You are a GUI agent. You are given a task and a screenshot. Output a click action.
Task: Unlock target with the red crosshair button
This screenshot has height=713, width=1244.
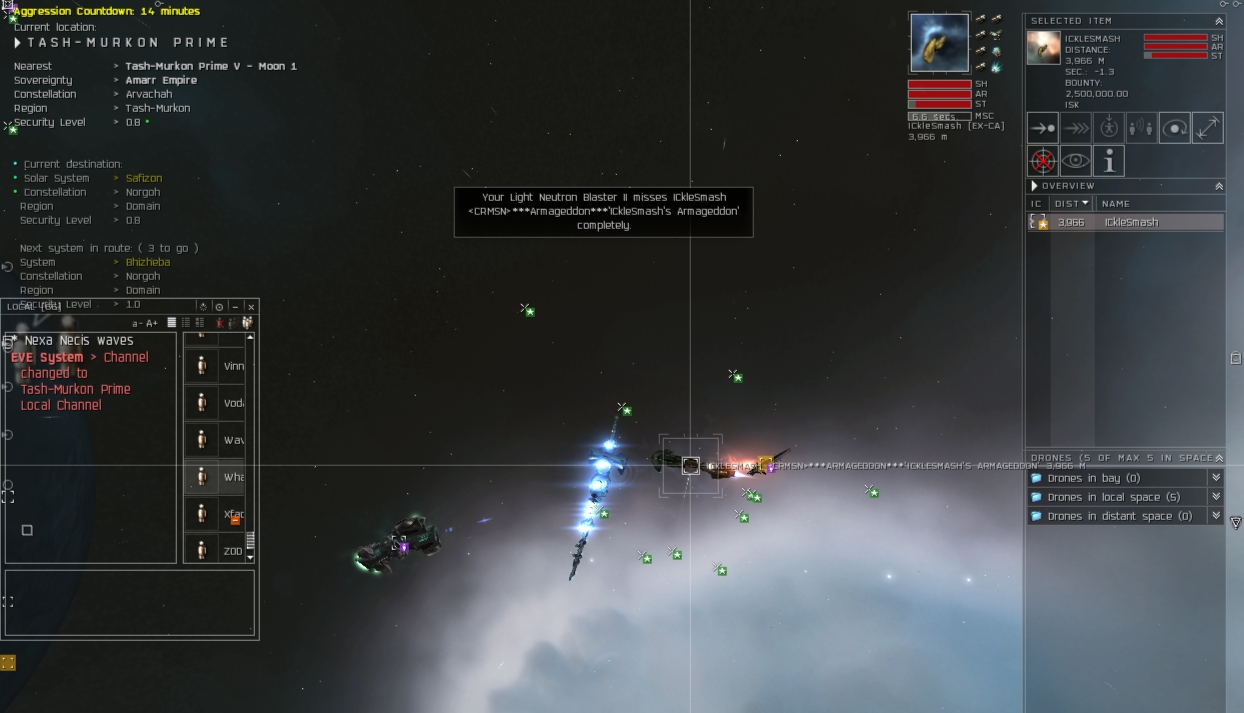[1043, 161]
